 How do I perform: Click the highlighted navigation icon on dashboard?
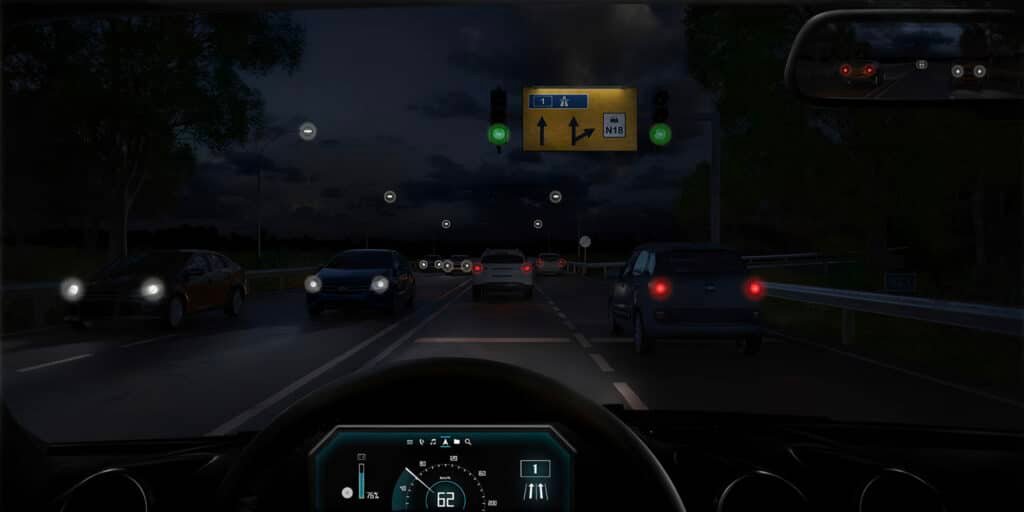click(445, 442)
